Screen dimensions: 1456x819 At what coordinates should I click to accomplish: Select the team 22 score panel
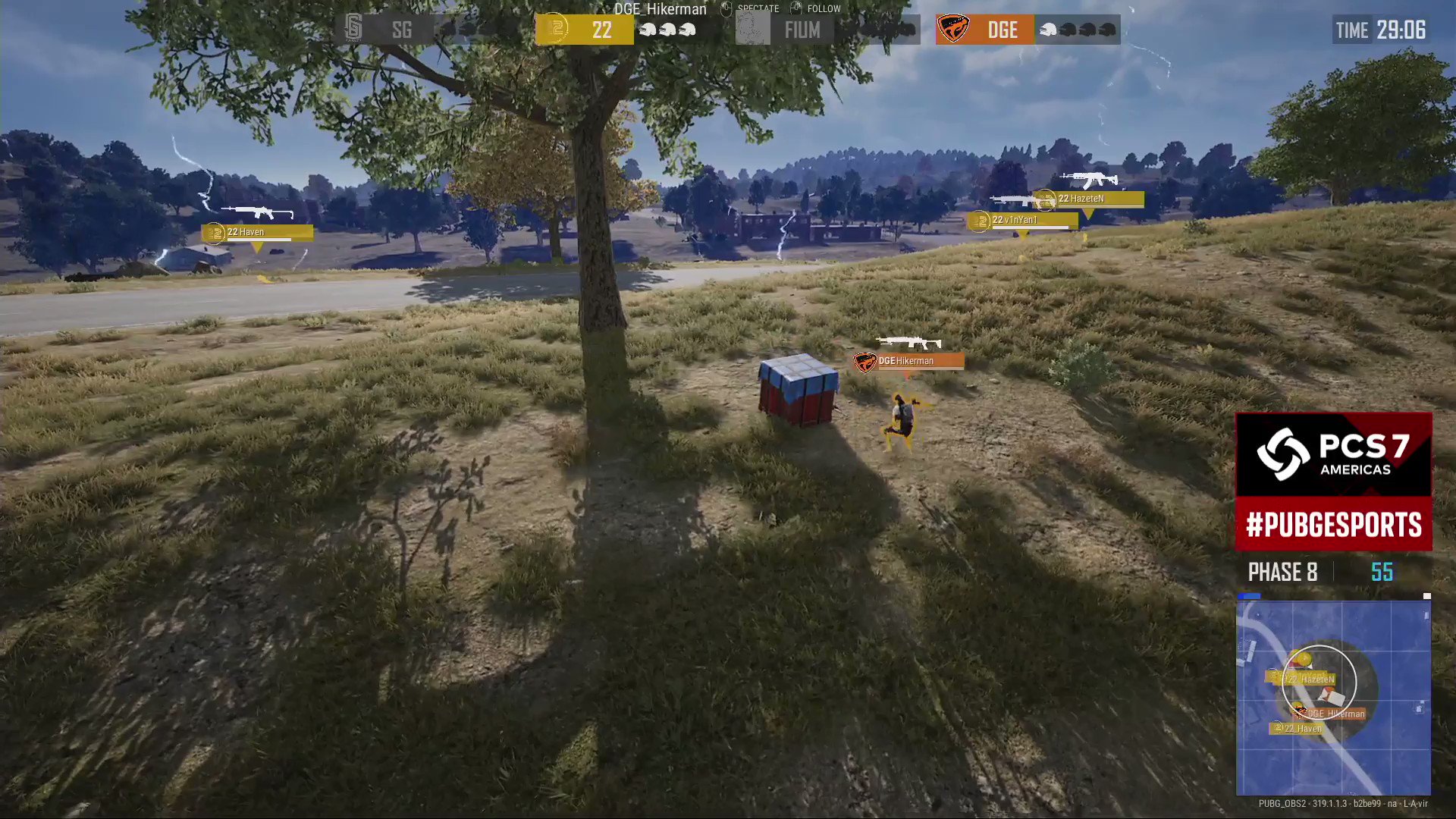584,30
